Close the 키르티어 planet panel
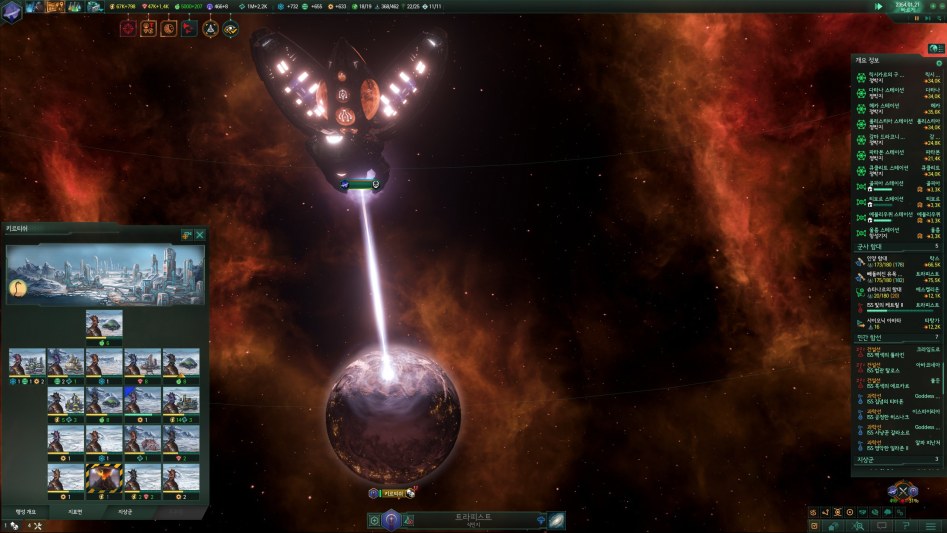Screen dimensions: 947x533 [200, 234]
